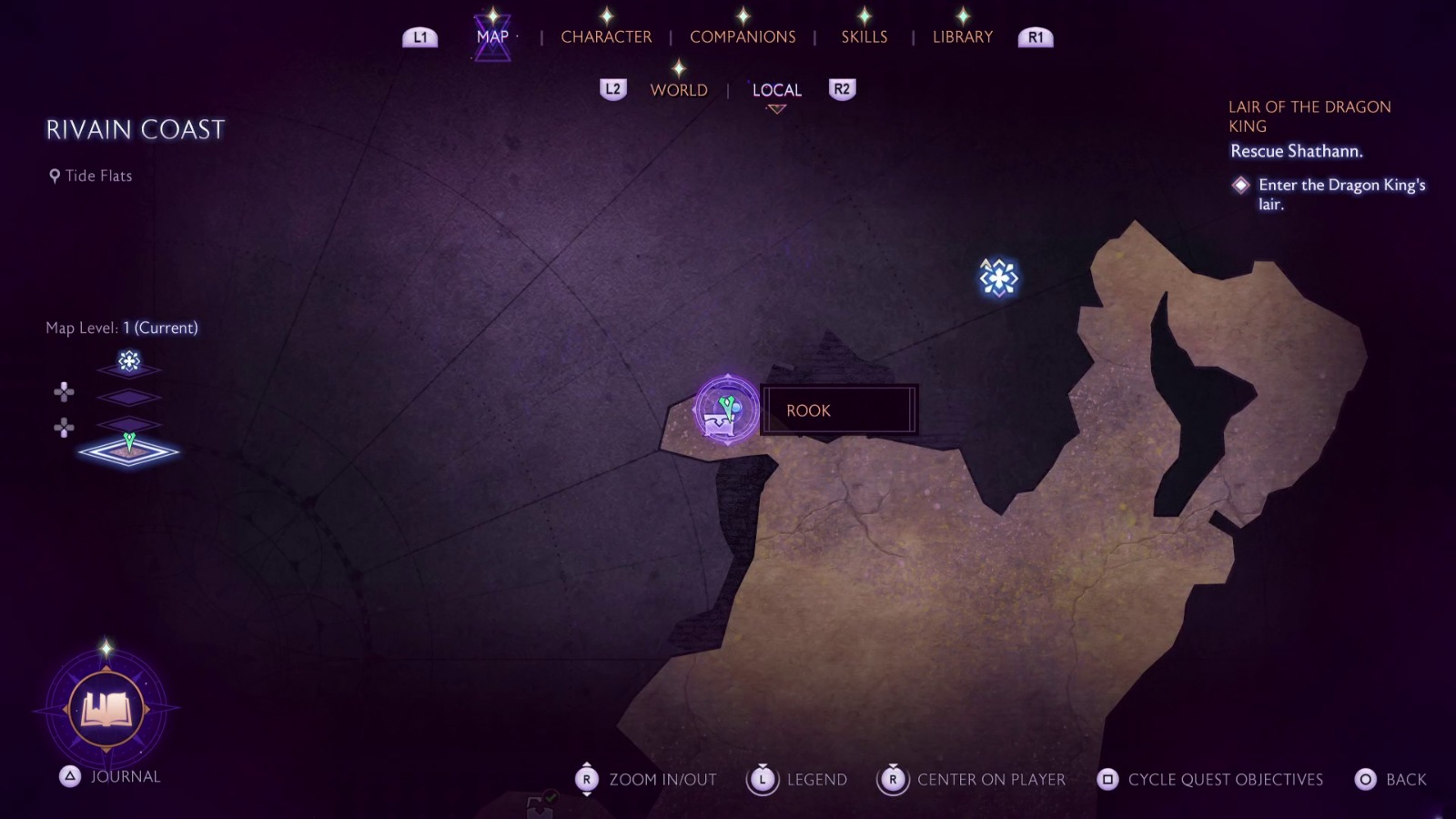The image size is (1456, 819).
Task: Select the Map tab
Action: coord(492,36)
